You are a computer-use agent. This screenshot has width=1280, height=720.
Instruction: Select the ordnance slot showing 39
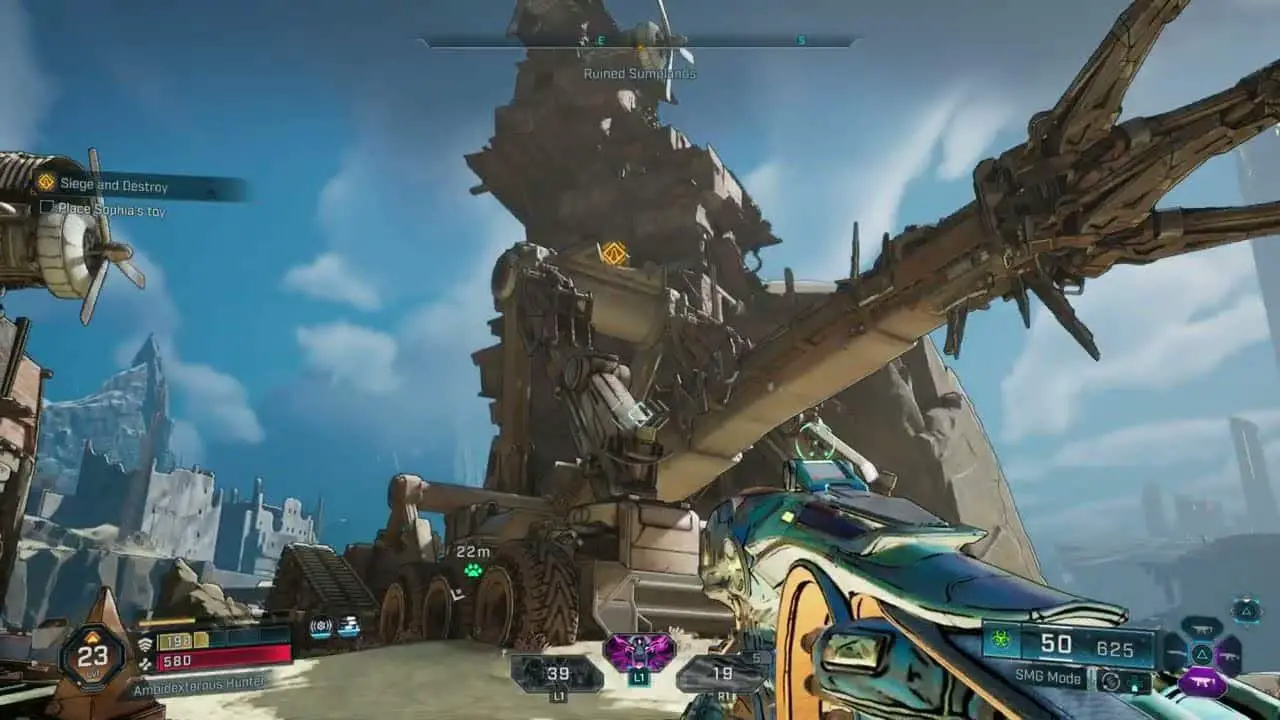coord(557,673)
